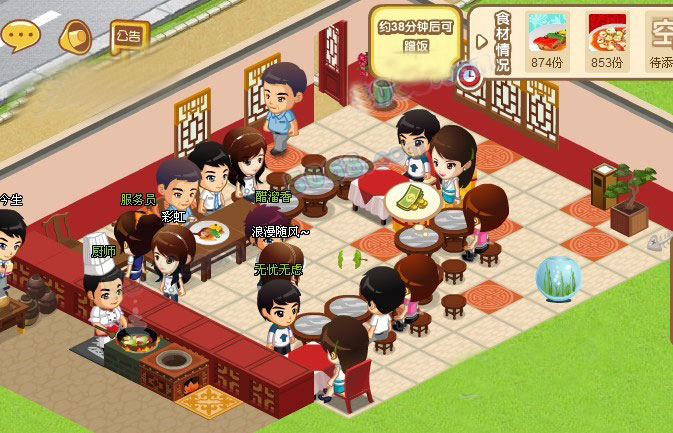Click the megaphone horn icon

[75, 38]
